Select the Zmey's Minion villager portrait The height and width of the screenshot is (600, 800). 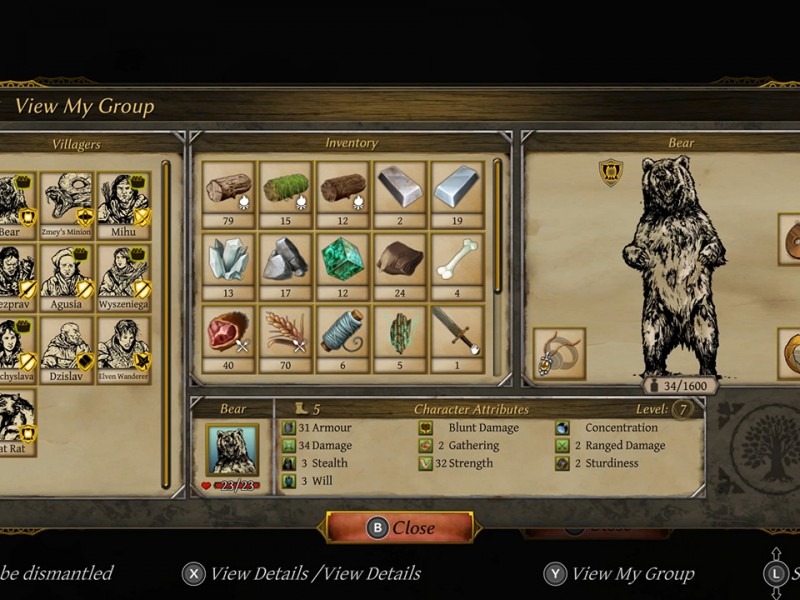[x=67, y=200]
